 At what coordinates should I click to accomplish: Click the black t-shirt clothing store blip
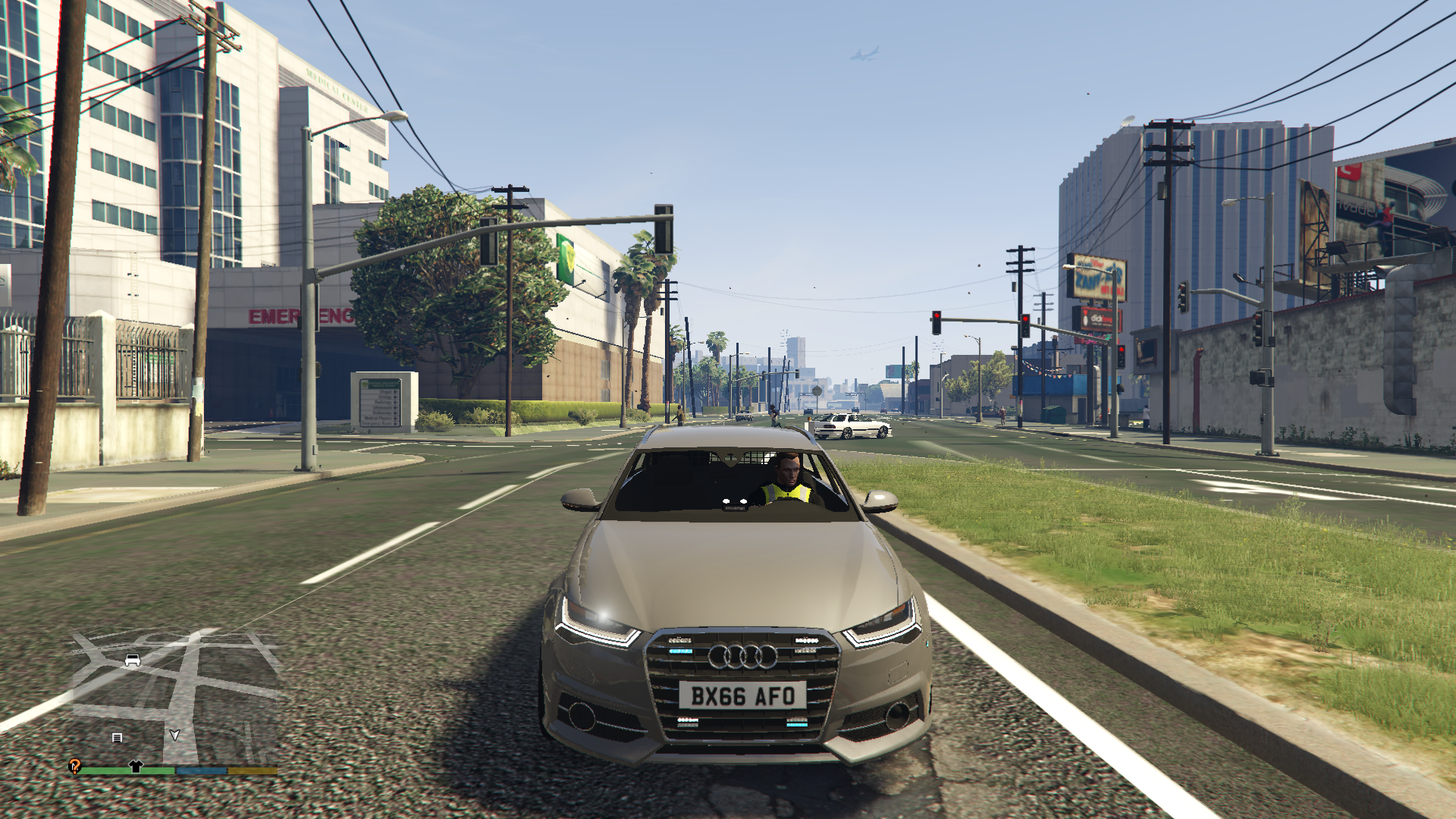click(136, 766)
